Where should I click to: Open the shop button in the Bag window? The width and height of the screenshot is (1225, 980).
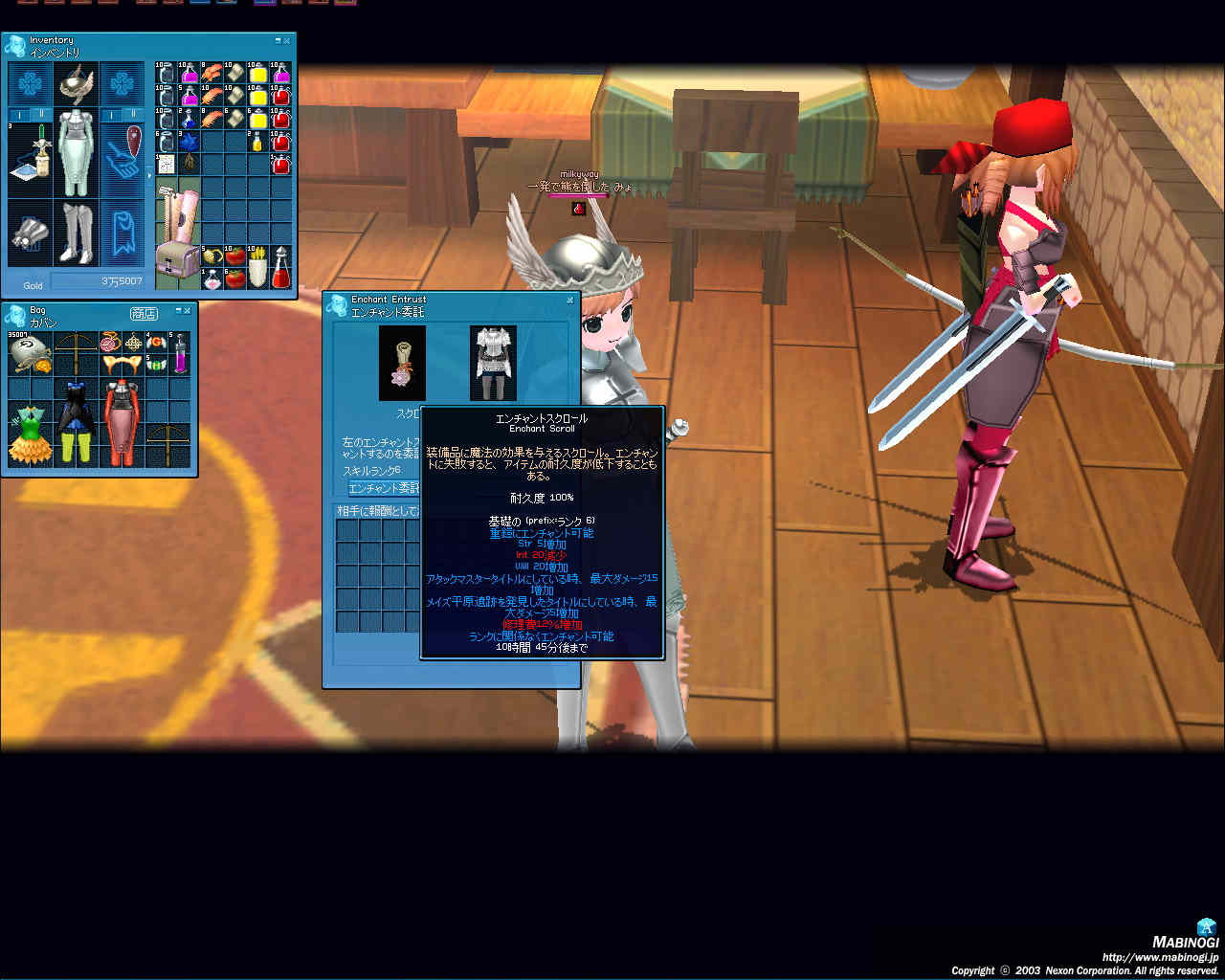(144, 313)
